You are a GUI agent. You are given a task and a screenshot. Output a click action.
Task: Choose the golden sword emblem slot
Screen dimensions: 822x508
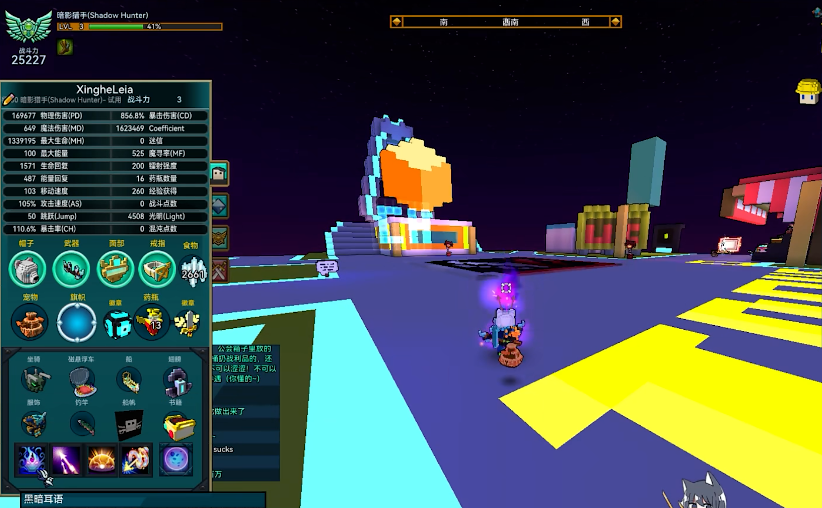(186, 321)
